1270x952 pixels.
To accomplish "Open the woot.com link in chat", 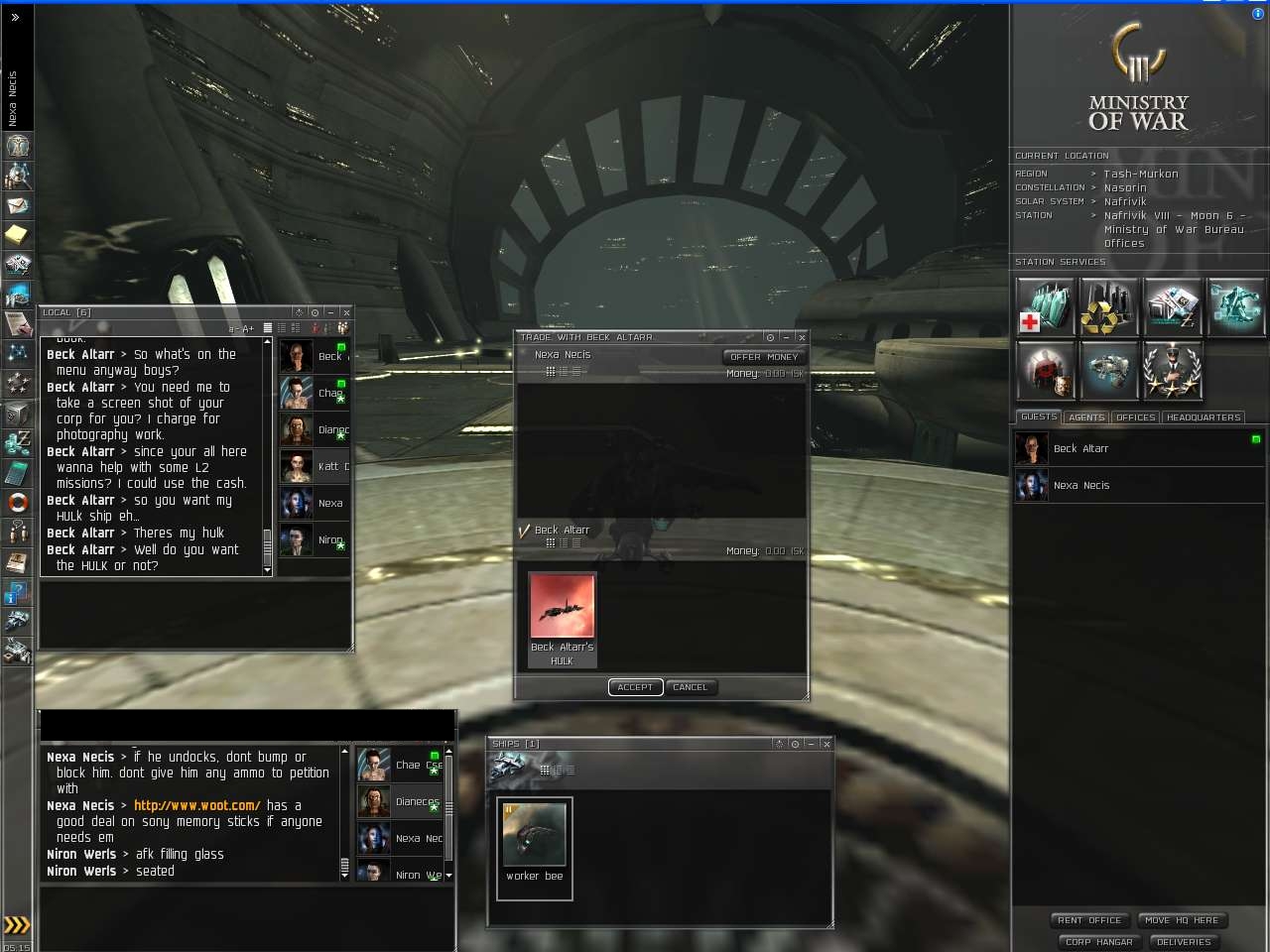I will (x=196, y=805).
